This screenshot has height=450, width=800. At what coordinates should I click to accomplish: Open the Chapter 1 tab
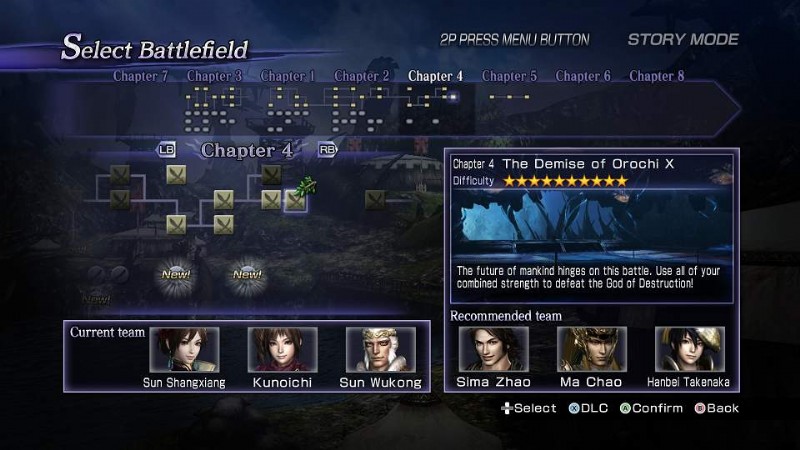tap(288, 76)
